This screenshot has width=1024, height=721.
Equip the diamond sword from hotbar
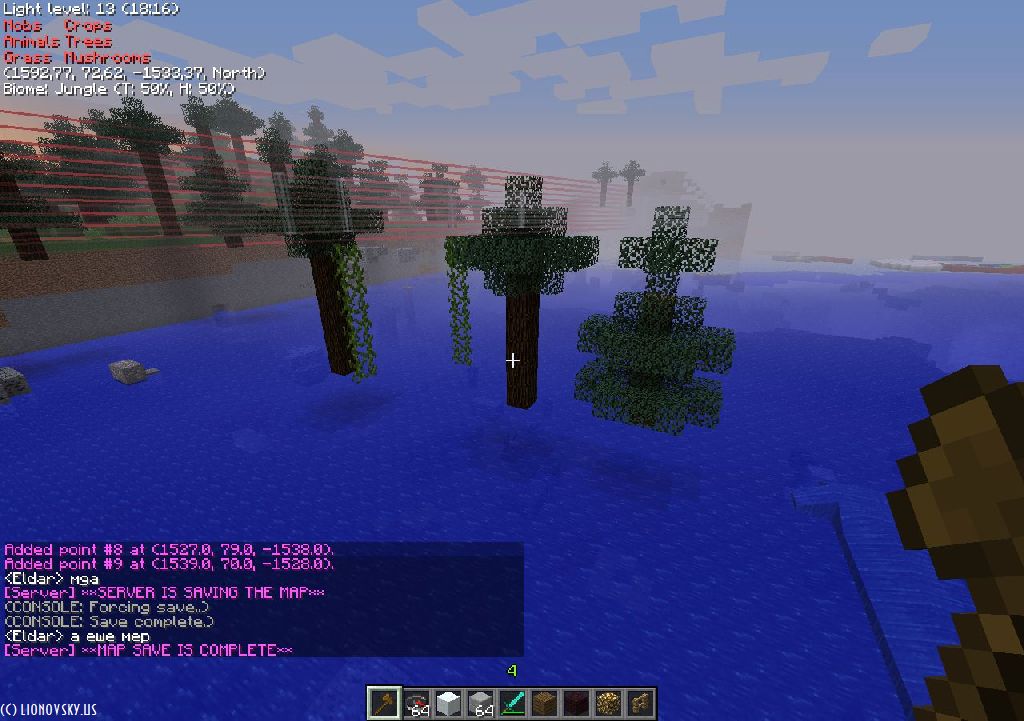512,703
